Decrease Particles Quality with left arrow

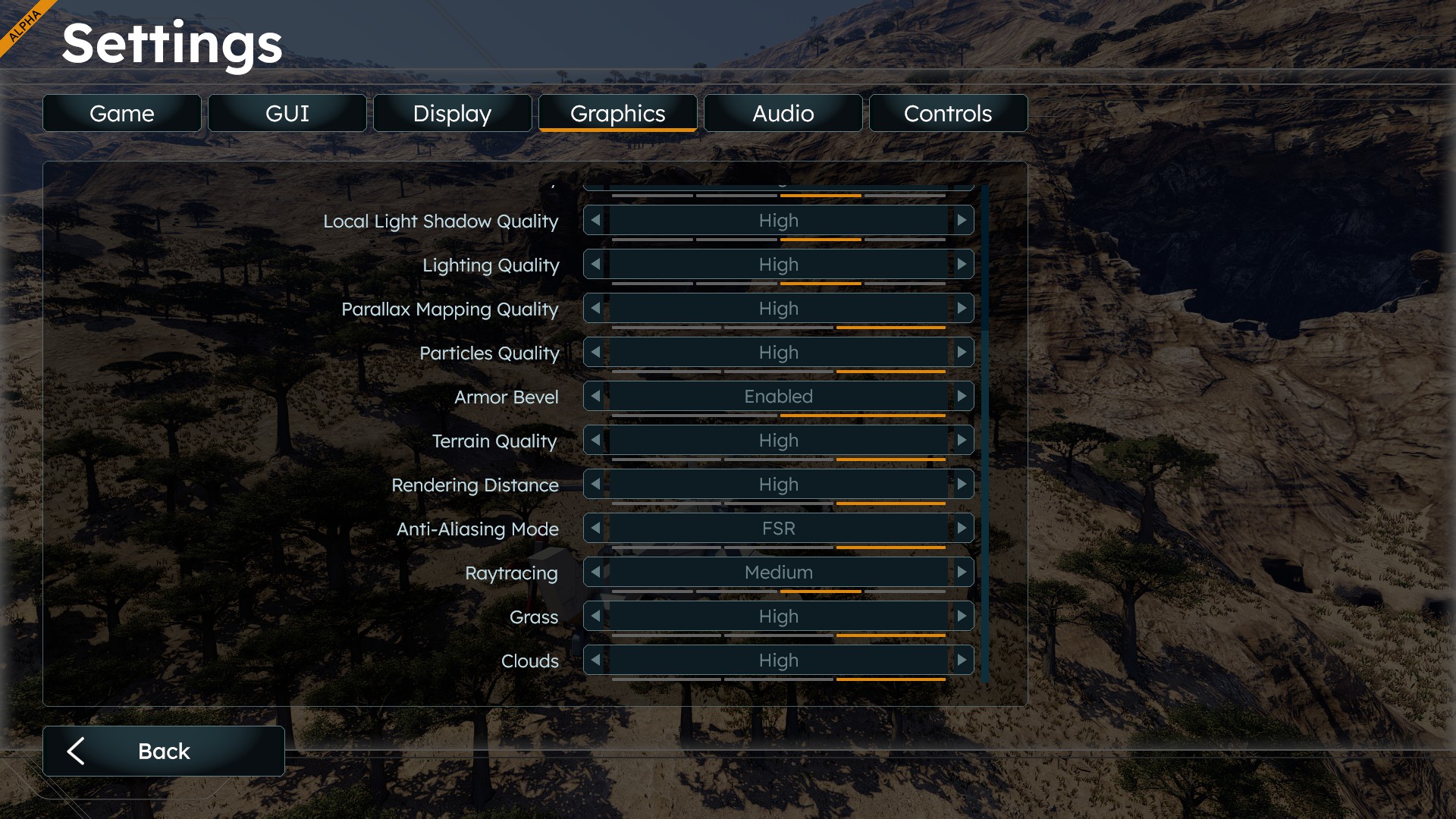click(x=596, y=353)
